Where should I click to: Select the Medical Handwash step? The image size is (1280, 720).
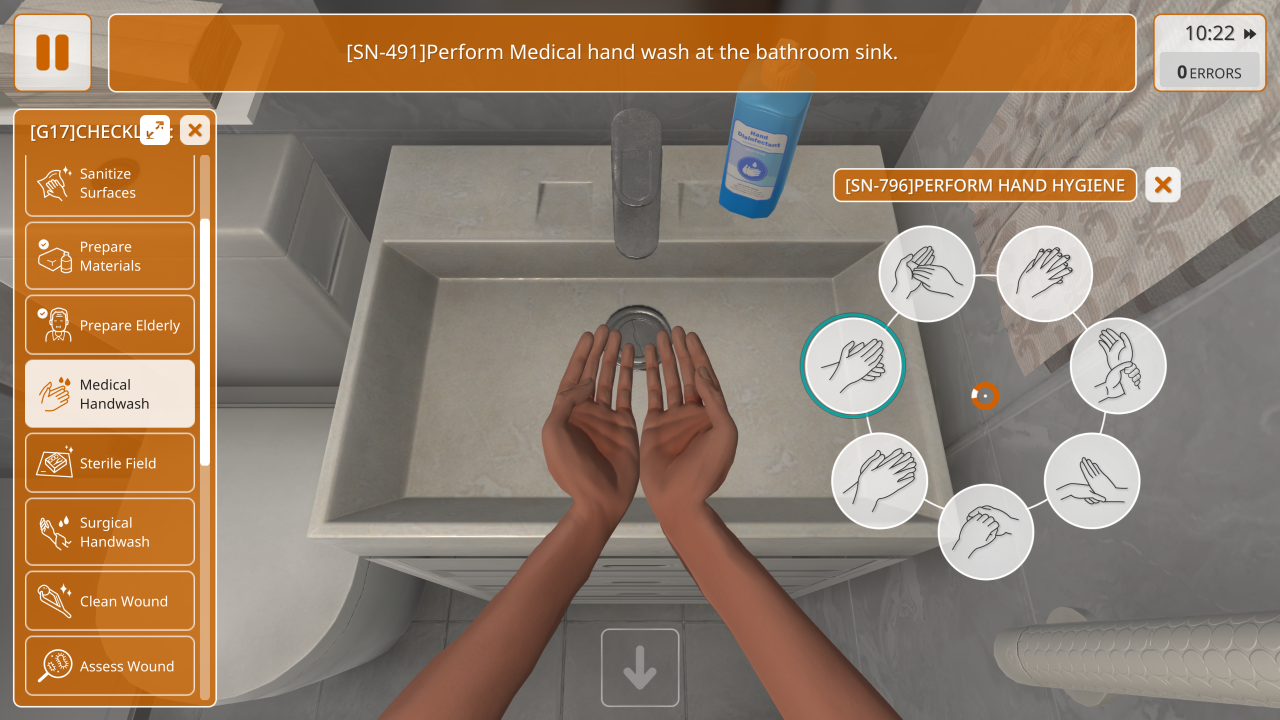(x=110, y=394)
